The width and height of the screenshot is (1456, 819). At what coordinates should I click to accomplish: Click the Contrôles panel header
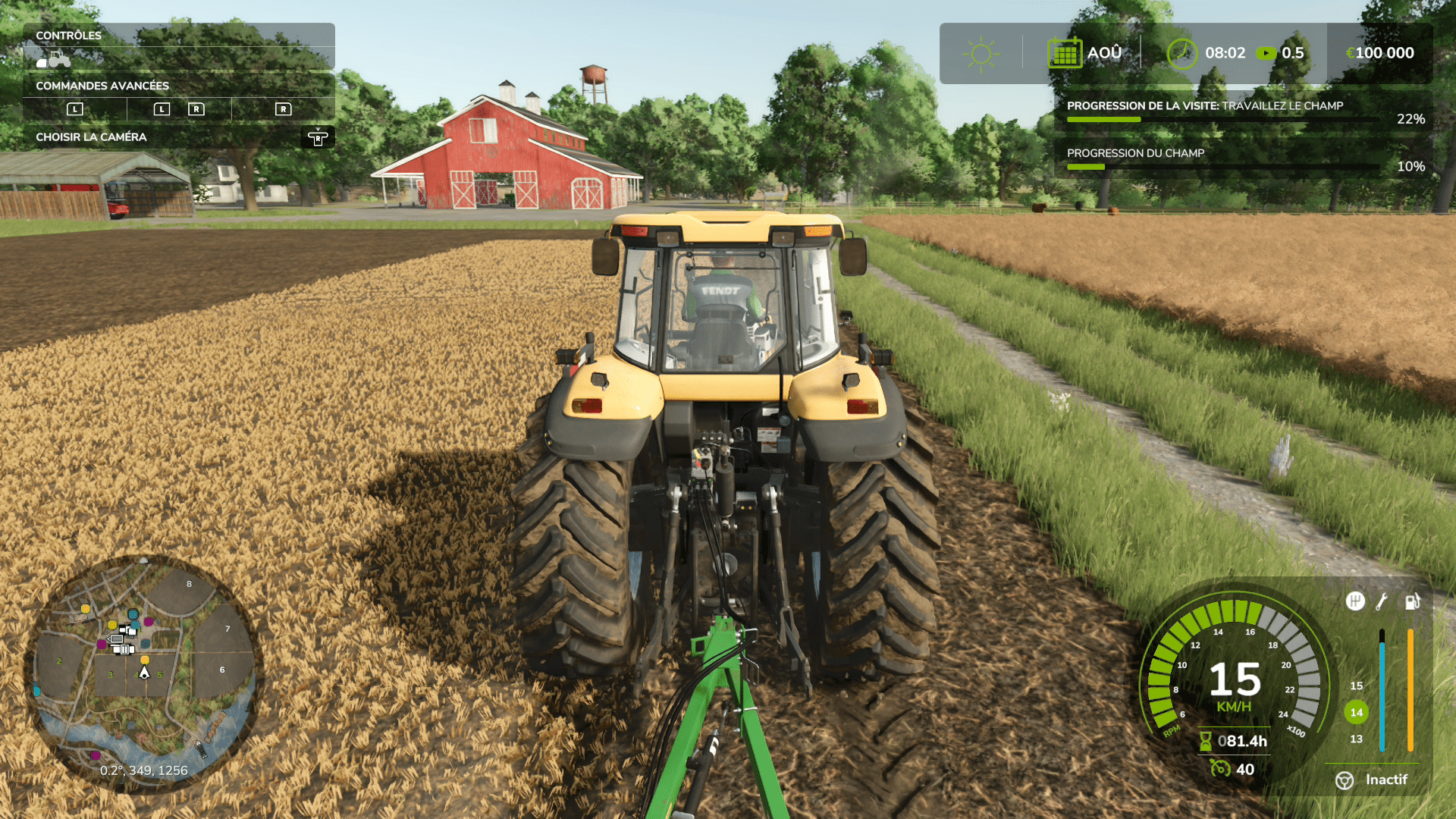click(x=68, y=36)
